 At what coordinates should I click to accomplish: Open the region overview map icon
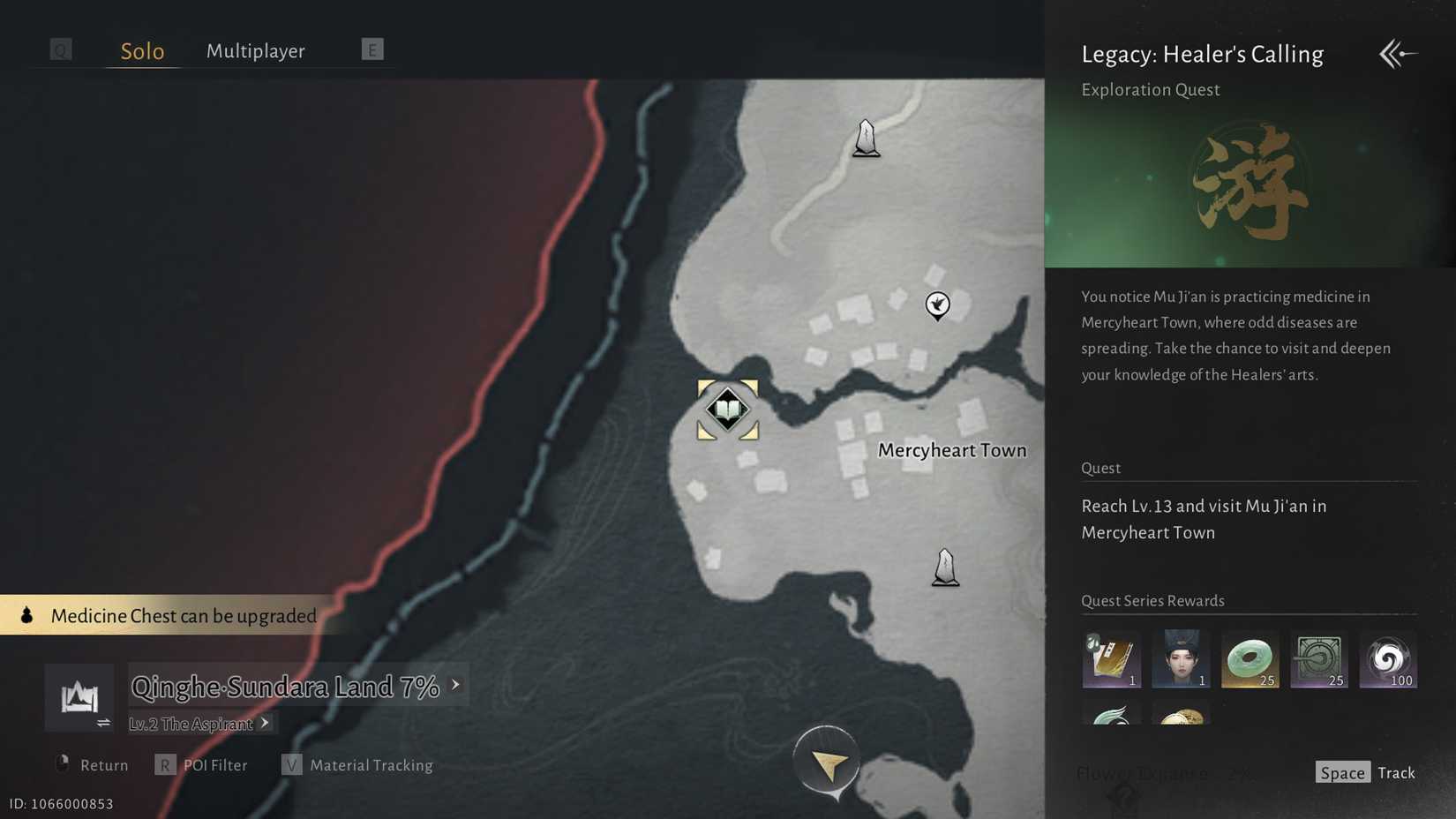point(79,696)
